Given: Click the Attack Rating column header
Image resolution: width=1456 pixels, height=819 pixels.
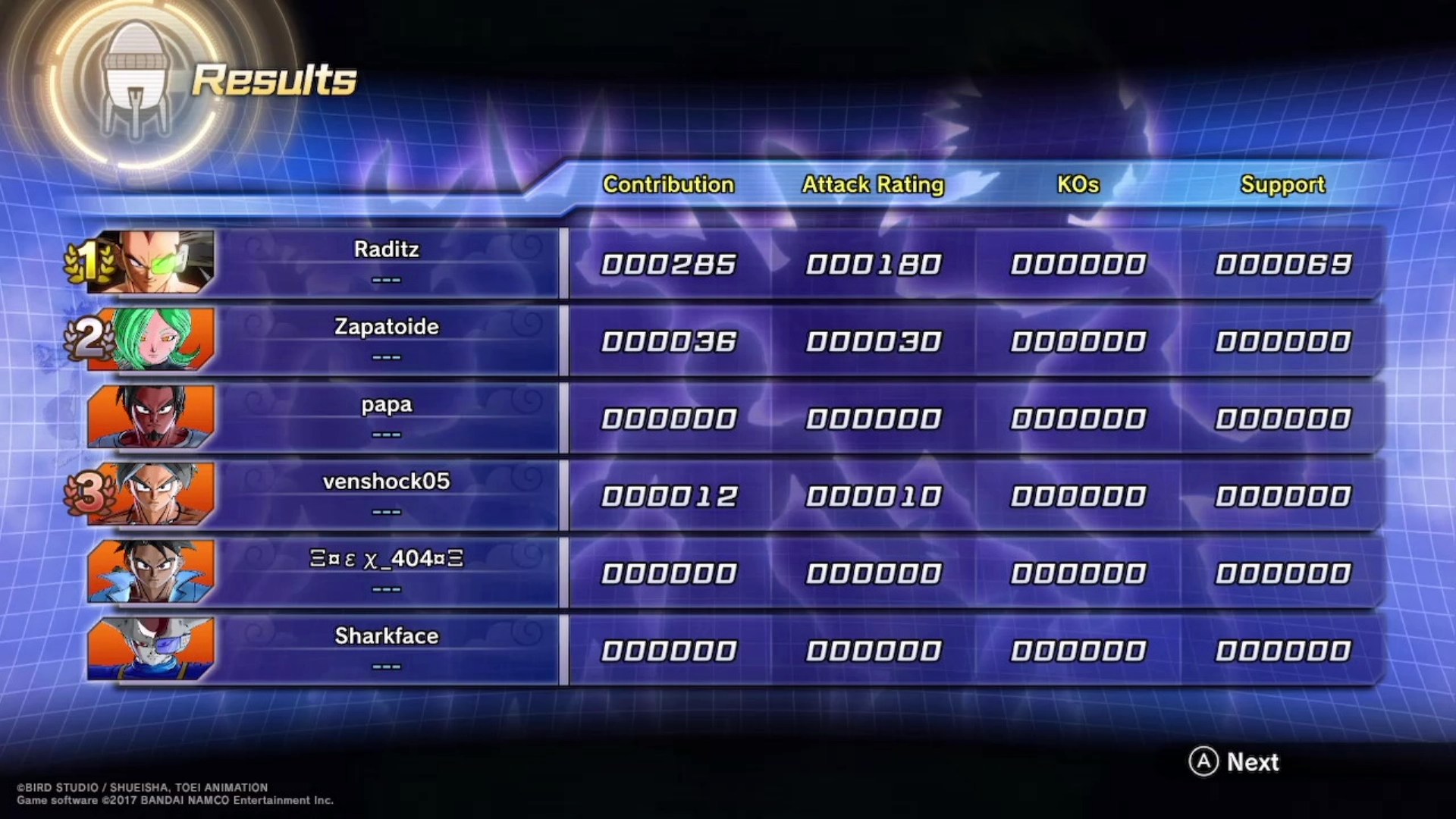Looking at the screenshot, I should point(873,184).
